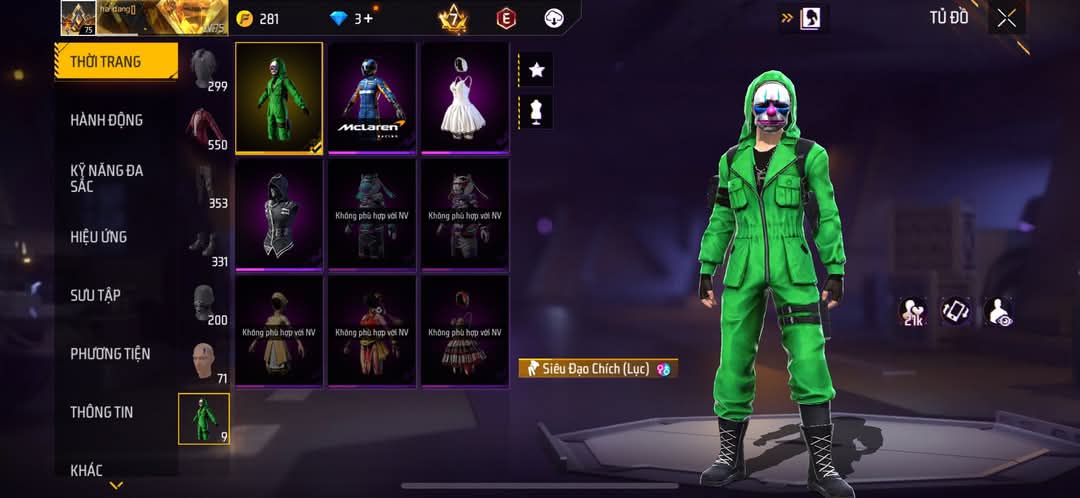
Task: Open the Kỹ Năng Đa Sắc tab
Action: (x=107, y=178)
